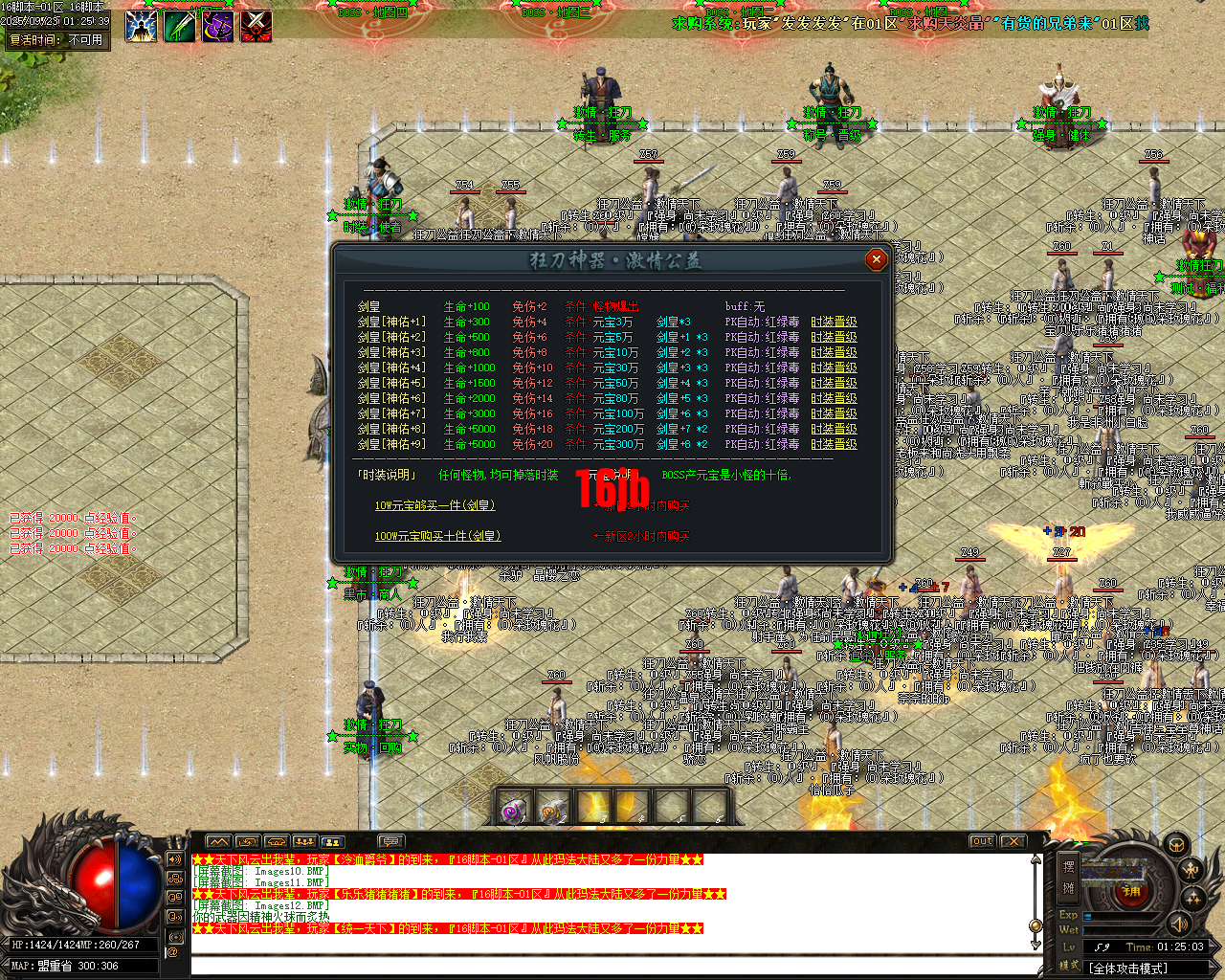
Task: Click the speaker sound icon on right HUD
Action: (1179, 924)
